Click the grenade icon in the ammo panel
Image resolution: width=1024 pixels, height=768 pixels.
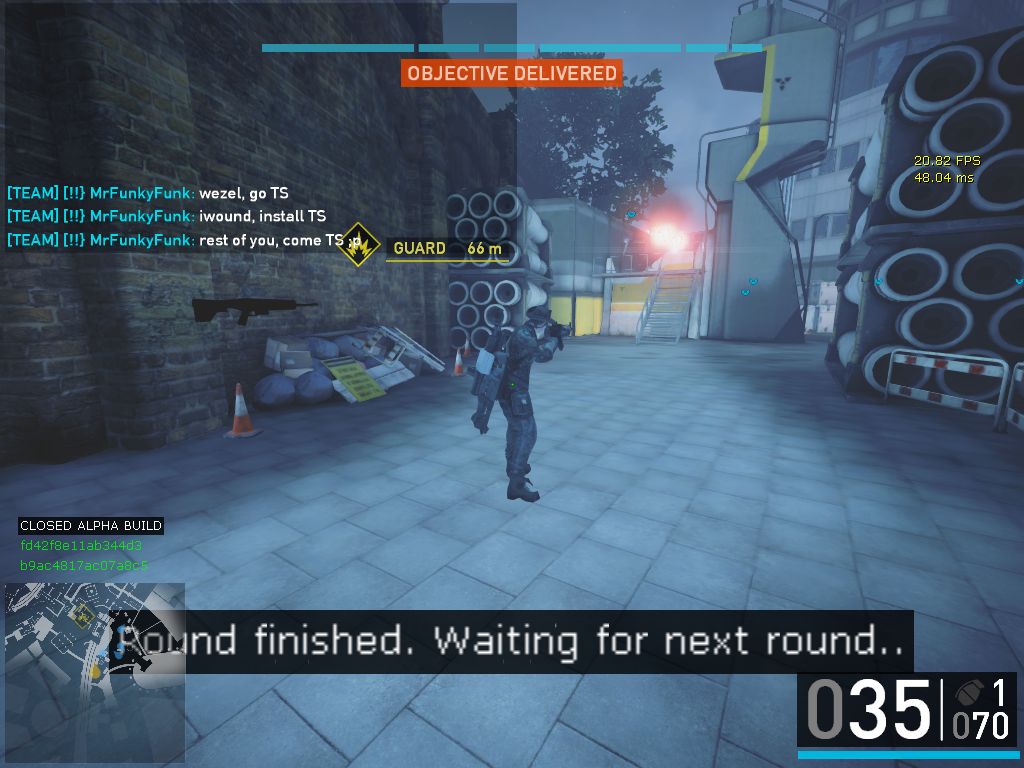coord(966,692)
